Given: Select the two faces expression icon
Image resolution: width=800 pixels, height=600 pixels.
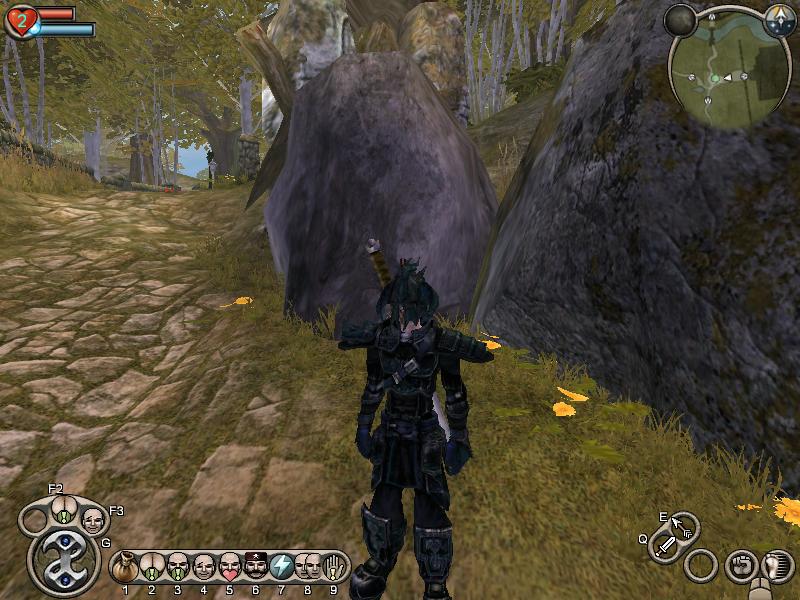Looking at the screenshot, I should (307, 567).
